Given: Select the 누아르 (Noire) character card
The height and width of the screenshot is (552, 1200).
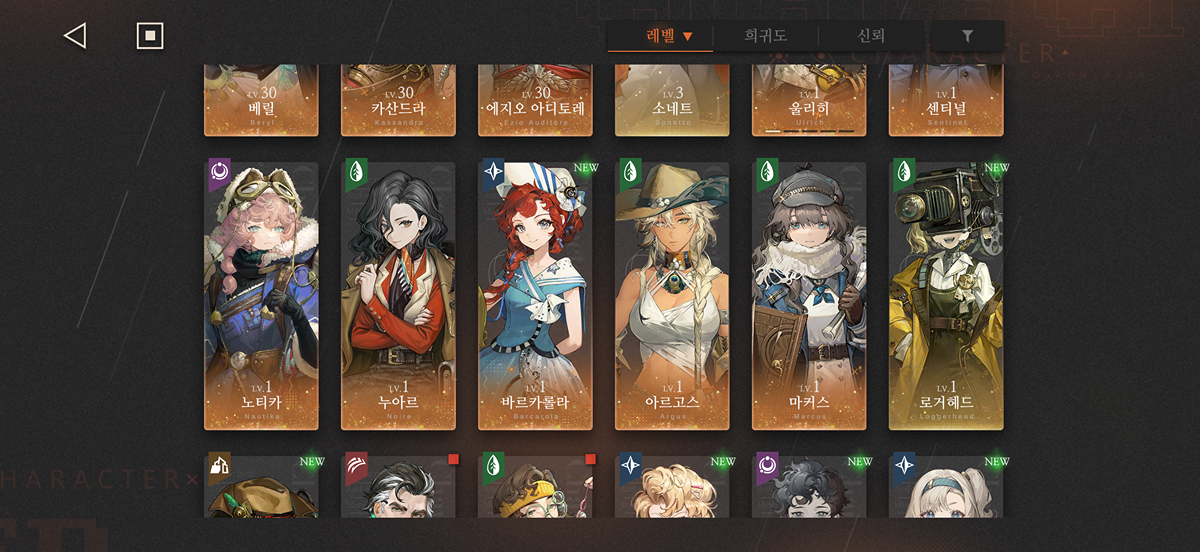Looking at the screenshot, I should point(398,295).
